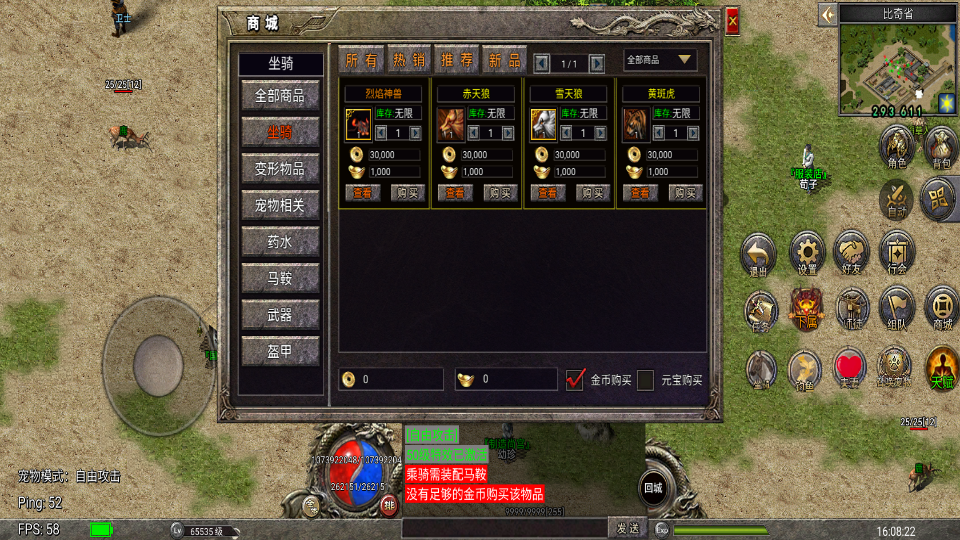The height and width of the screenshot is (540, 960).
Task: Open the 变形物品 shop category
Action: pyautogui.click(x=280, y=169)
